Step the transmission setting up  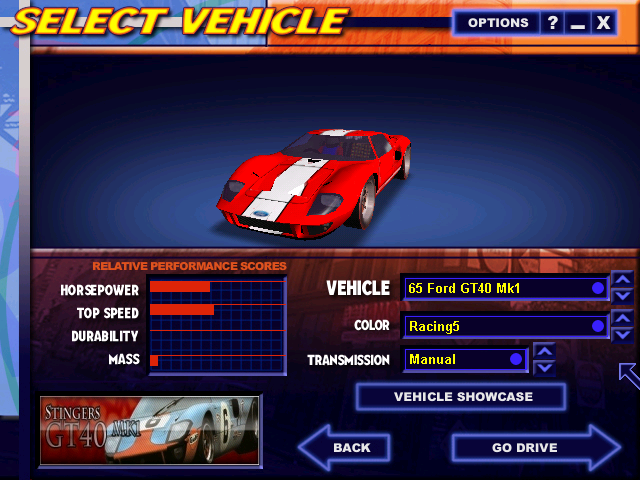(x=544, y=350)
